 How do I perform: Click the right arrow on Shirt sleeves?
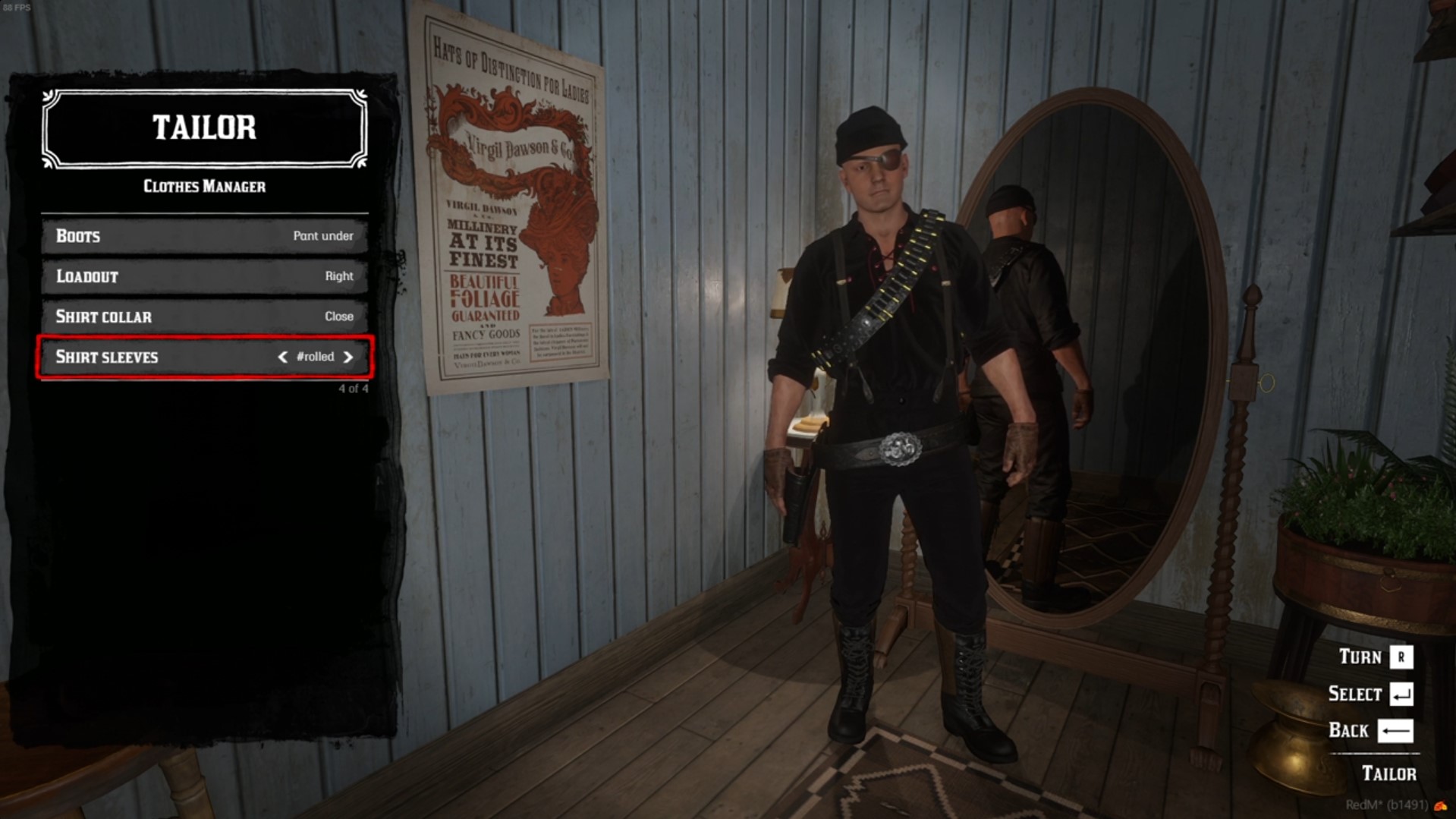[x=348, y=357]
